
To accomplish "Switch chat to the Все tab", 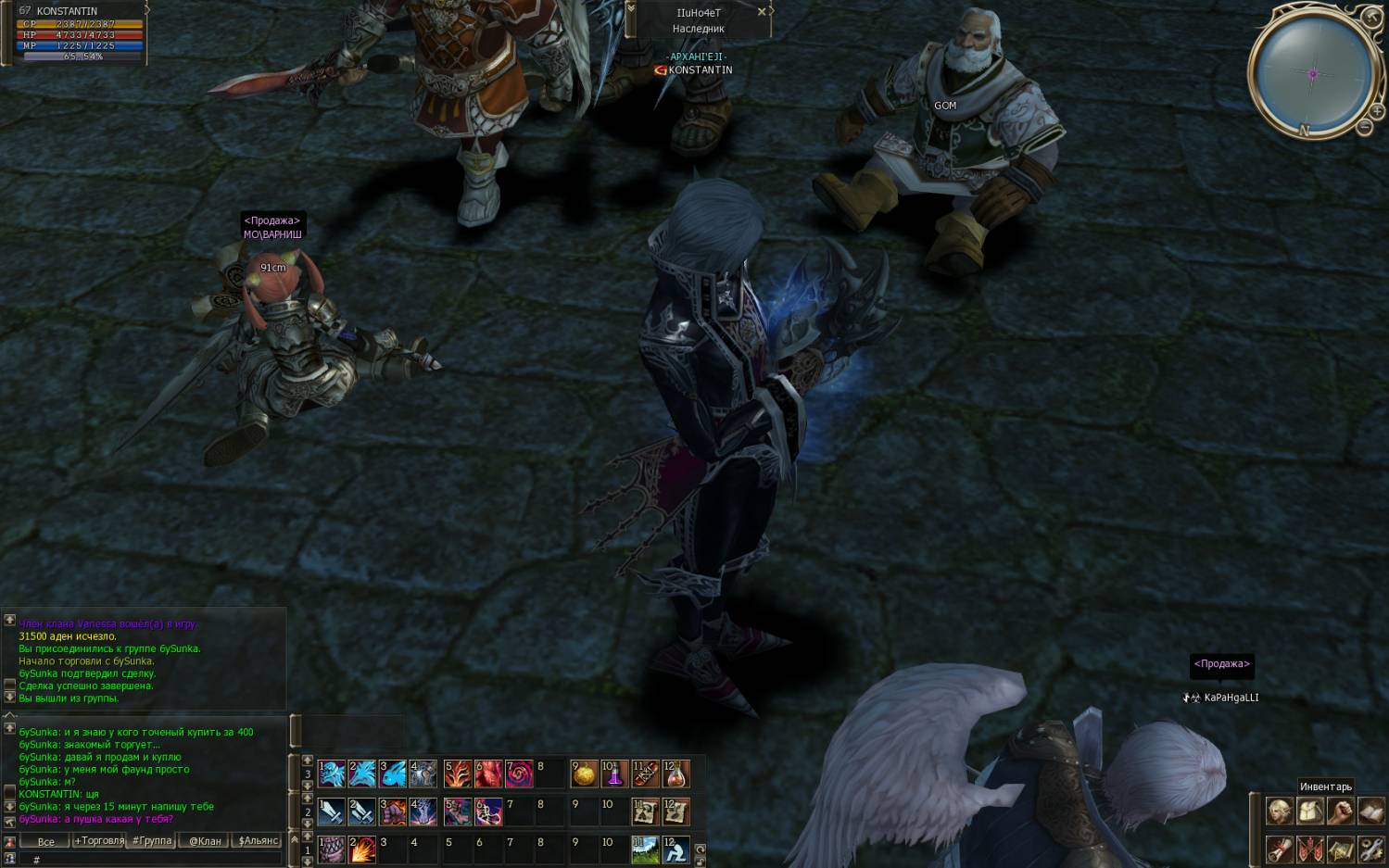I will (45, 841).
